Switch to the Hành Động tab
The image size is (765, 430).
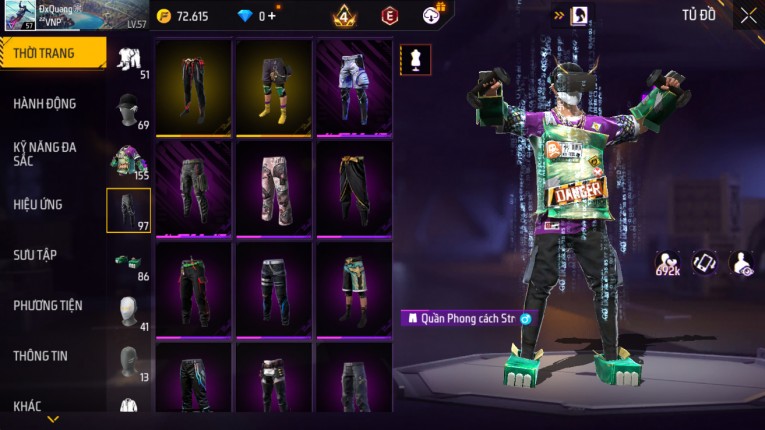pos(45,104)
